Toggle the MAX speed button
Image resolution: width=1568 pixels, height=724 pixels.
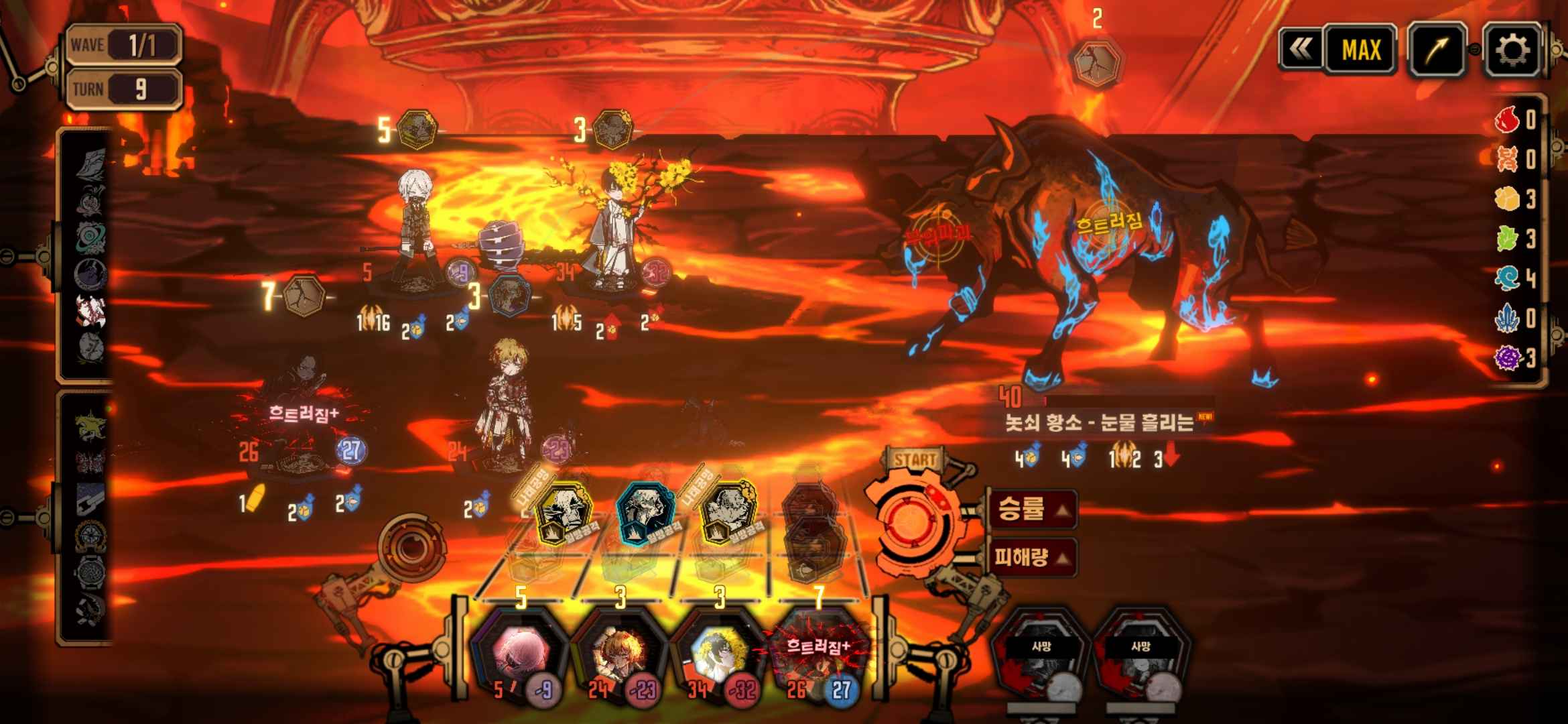1360,50
